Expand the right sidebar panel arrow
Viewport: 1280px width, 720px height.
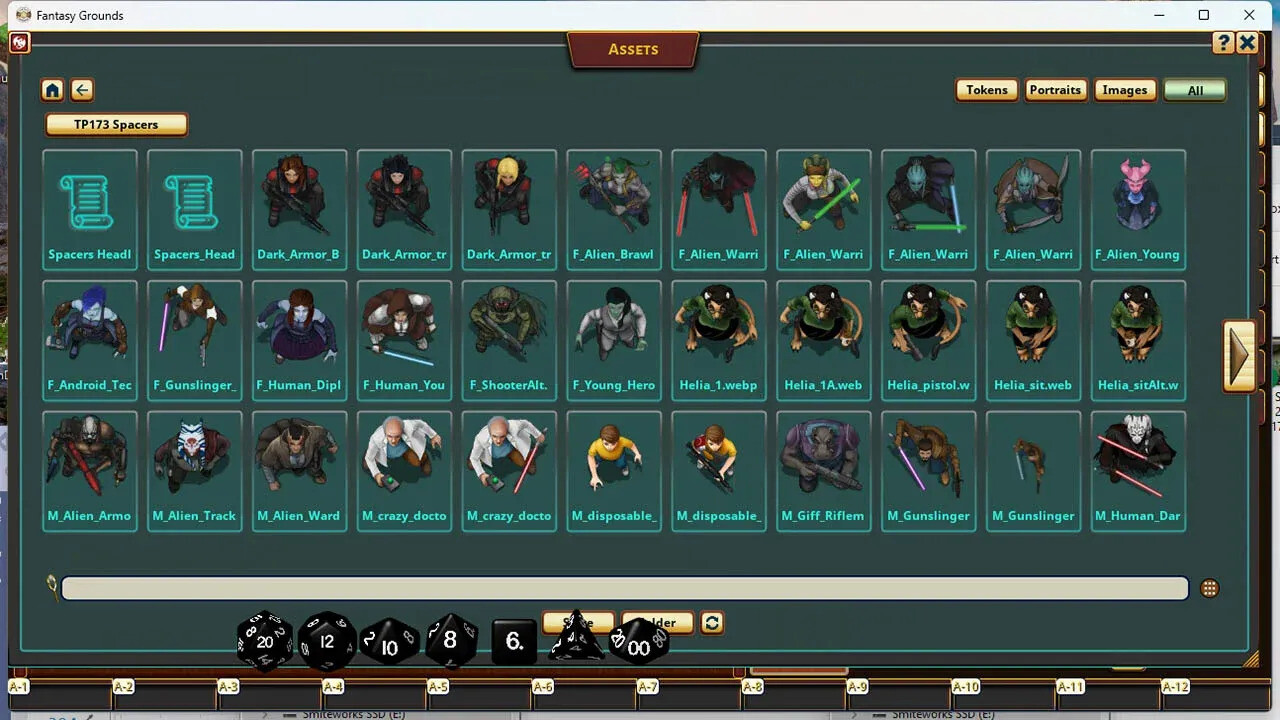[1240, 355]
